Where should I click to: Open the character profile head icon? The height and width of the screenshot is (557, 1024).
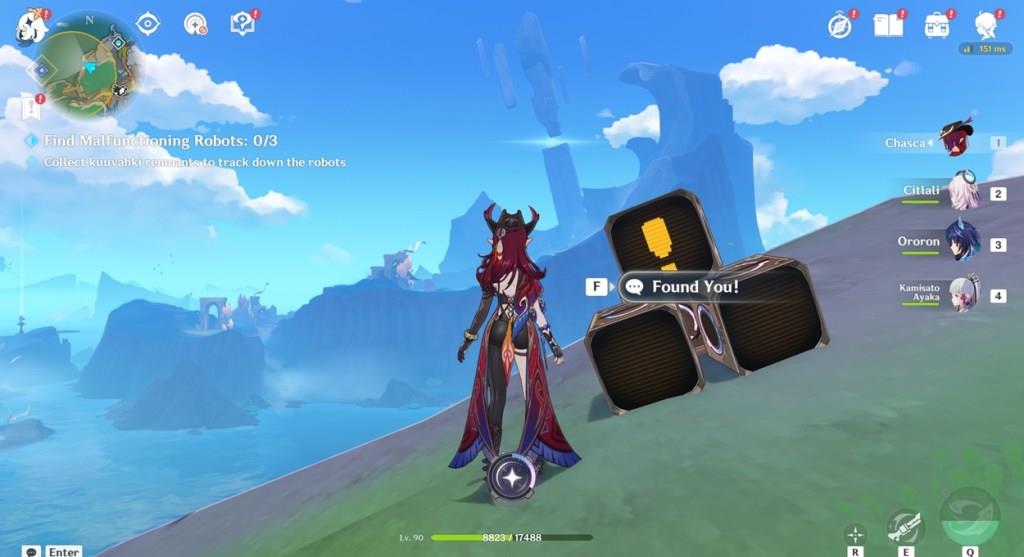(986, 25)
